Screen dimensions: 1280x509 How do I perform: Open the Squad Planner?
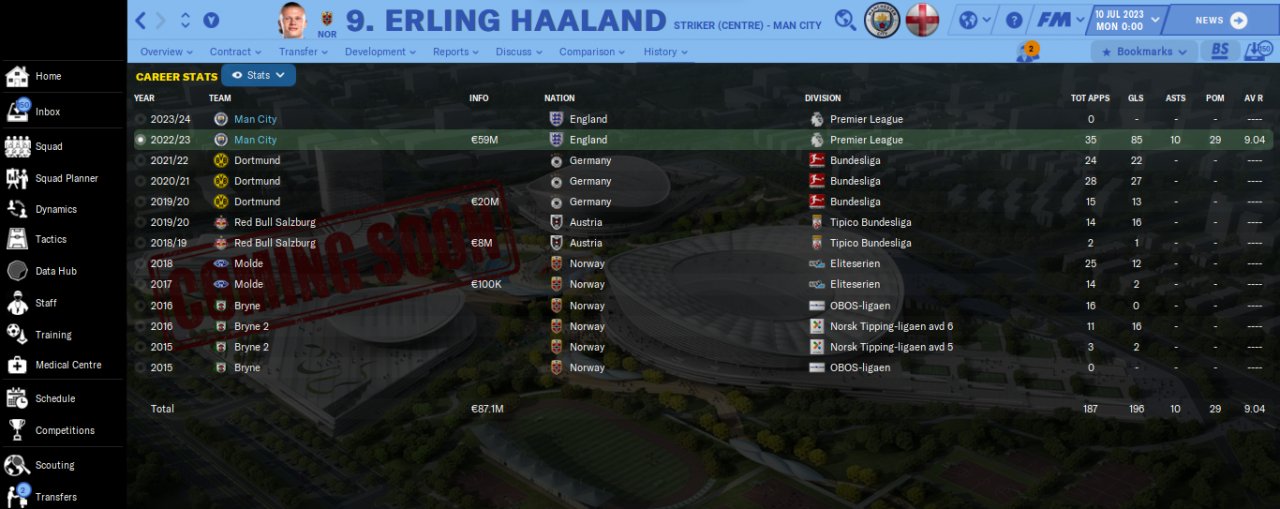(66, 179)
